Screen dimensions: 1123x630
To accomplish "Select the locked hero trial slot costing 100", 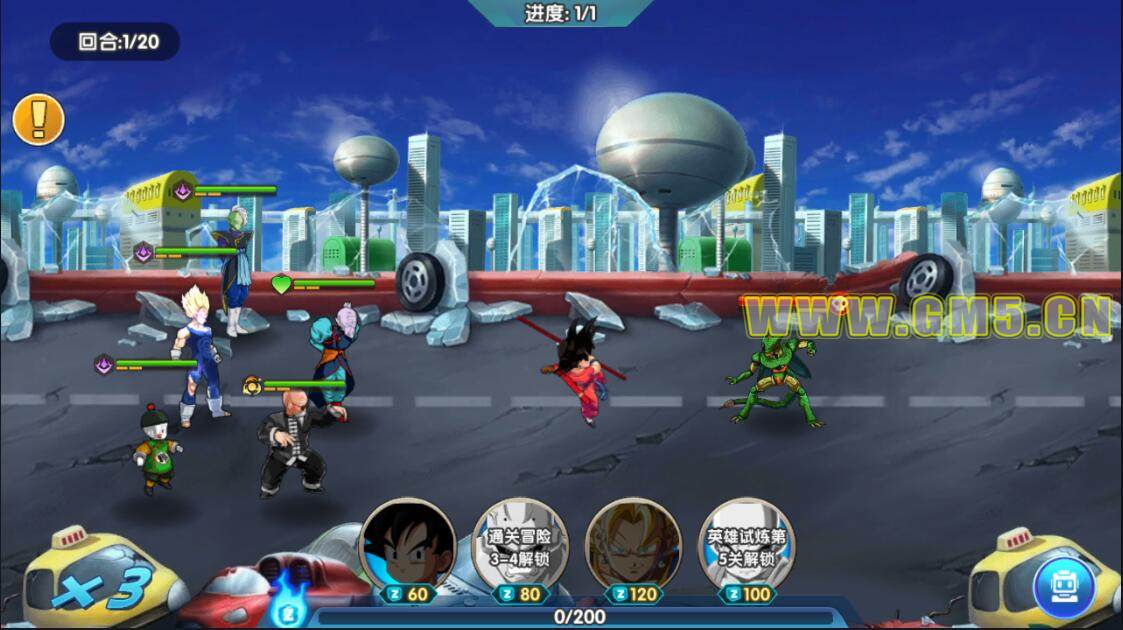I will click(x=746, y=546).
